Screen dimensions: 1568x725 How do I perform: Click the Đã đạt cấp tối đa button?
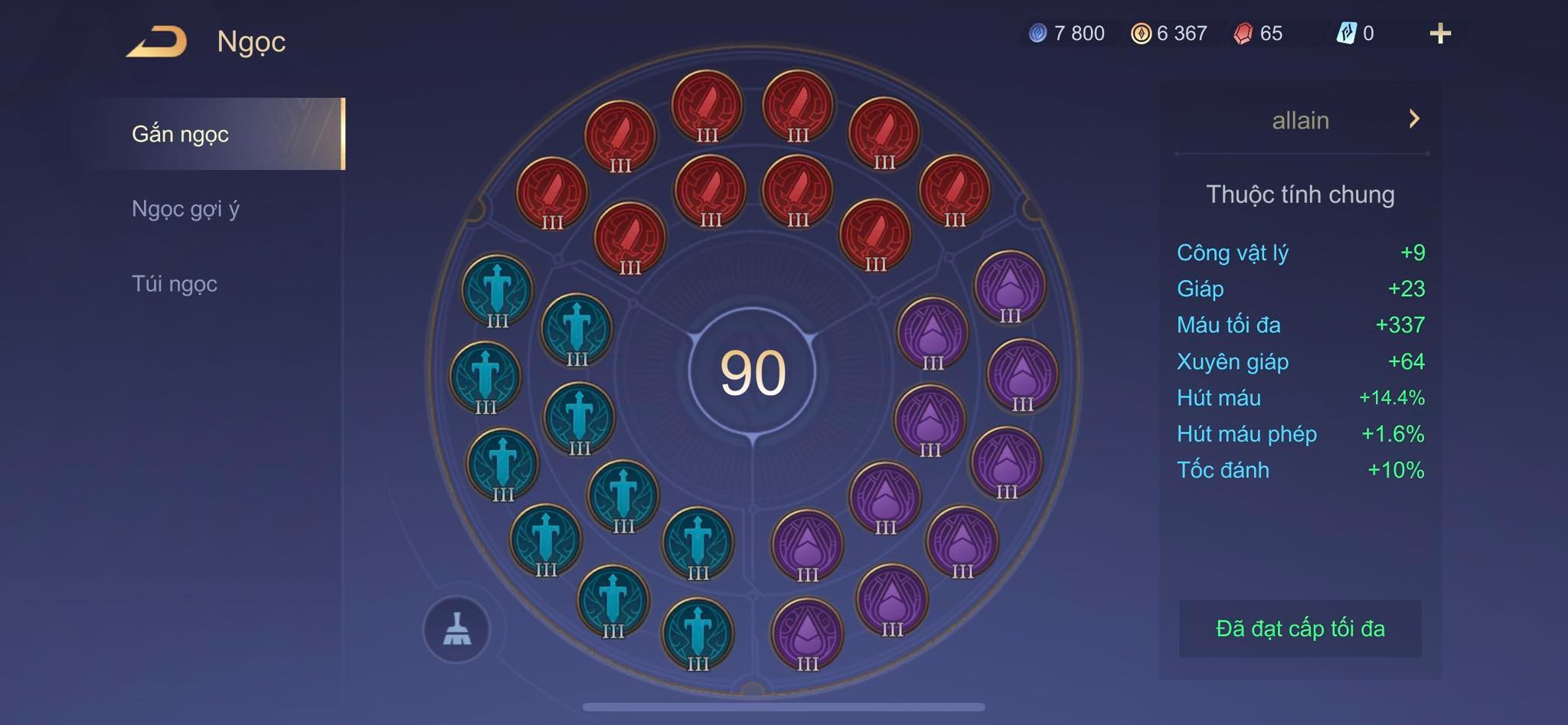pyautogui.click(x=1300, y=629)
